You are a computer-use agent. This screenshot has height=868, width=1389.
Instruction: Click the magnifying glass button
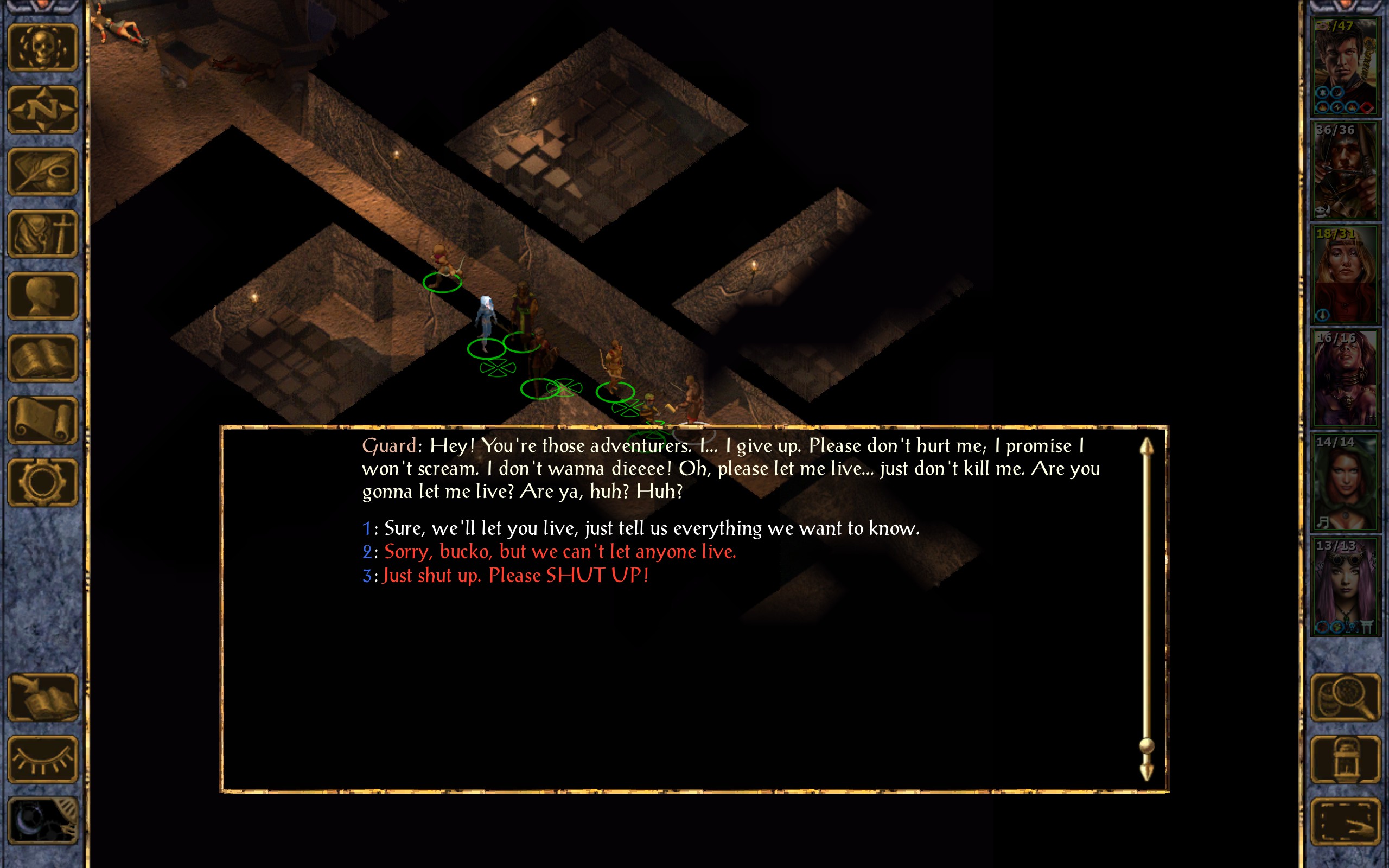coord(1345,697)
